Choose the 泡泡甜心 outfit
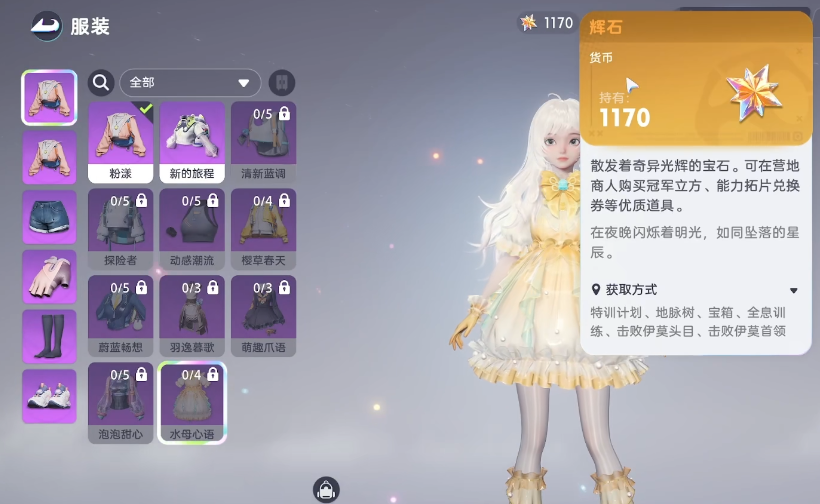 (x=121, y=402)
